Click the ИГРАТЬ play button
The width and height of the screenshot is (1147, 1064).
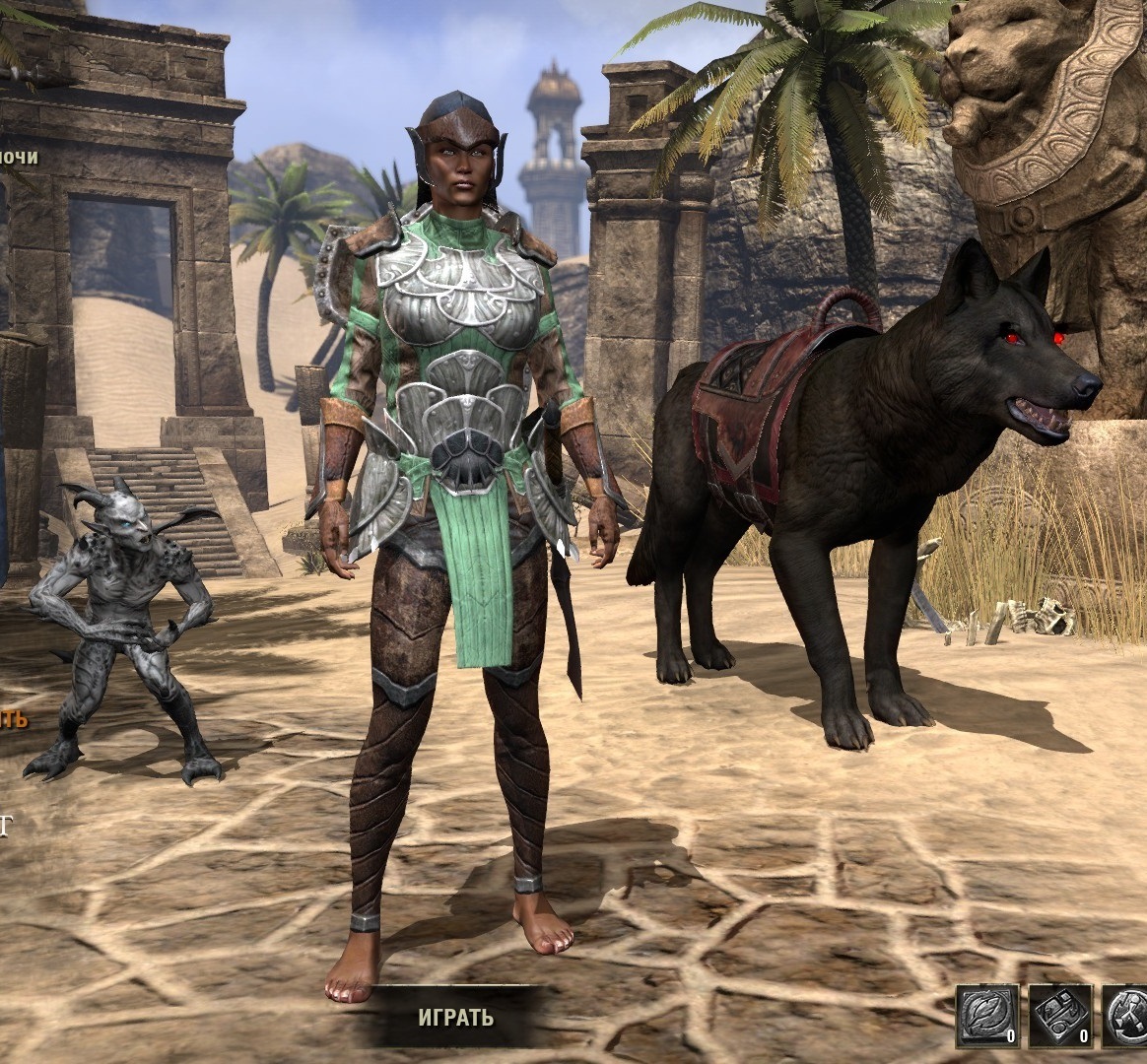[455, 1017]
